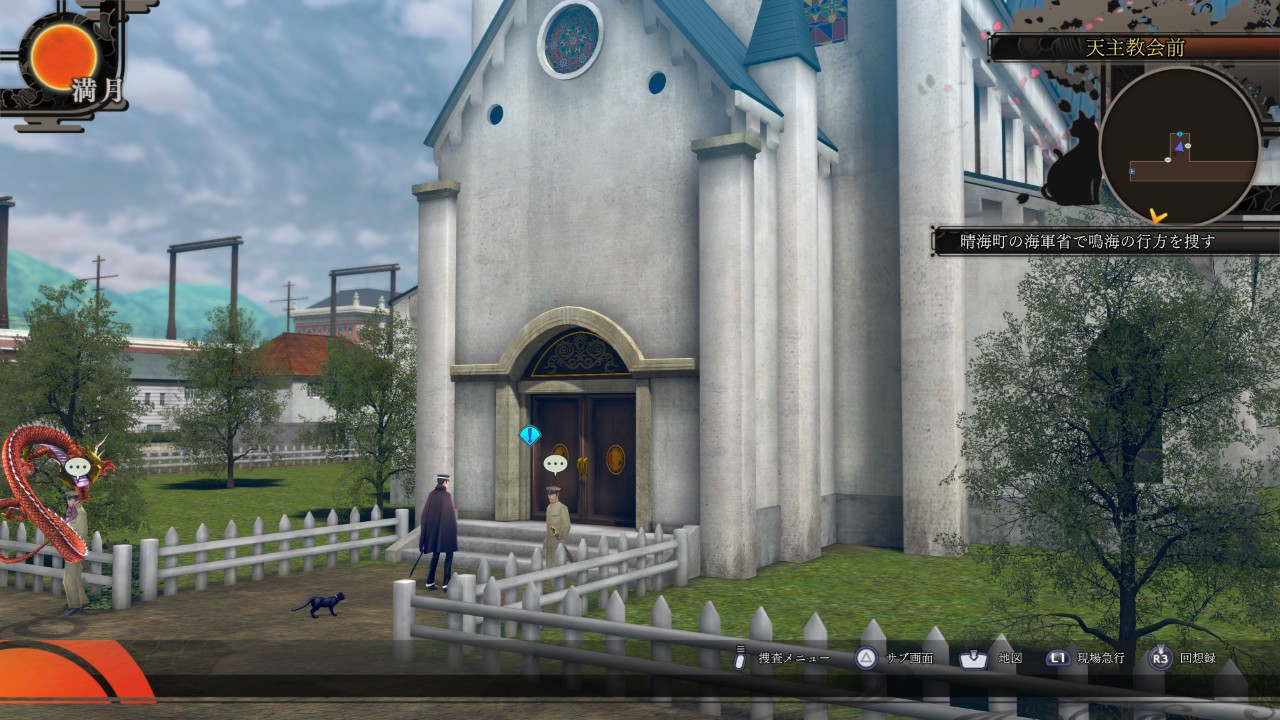Select the speech bubble above the uniformed officer
1280x720 pixels.
click(x=555, y=464)
